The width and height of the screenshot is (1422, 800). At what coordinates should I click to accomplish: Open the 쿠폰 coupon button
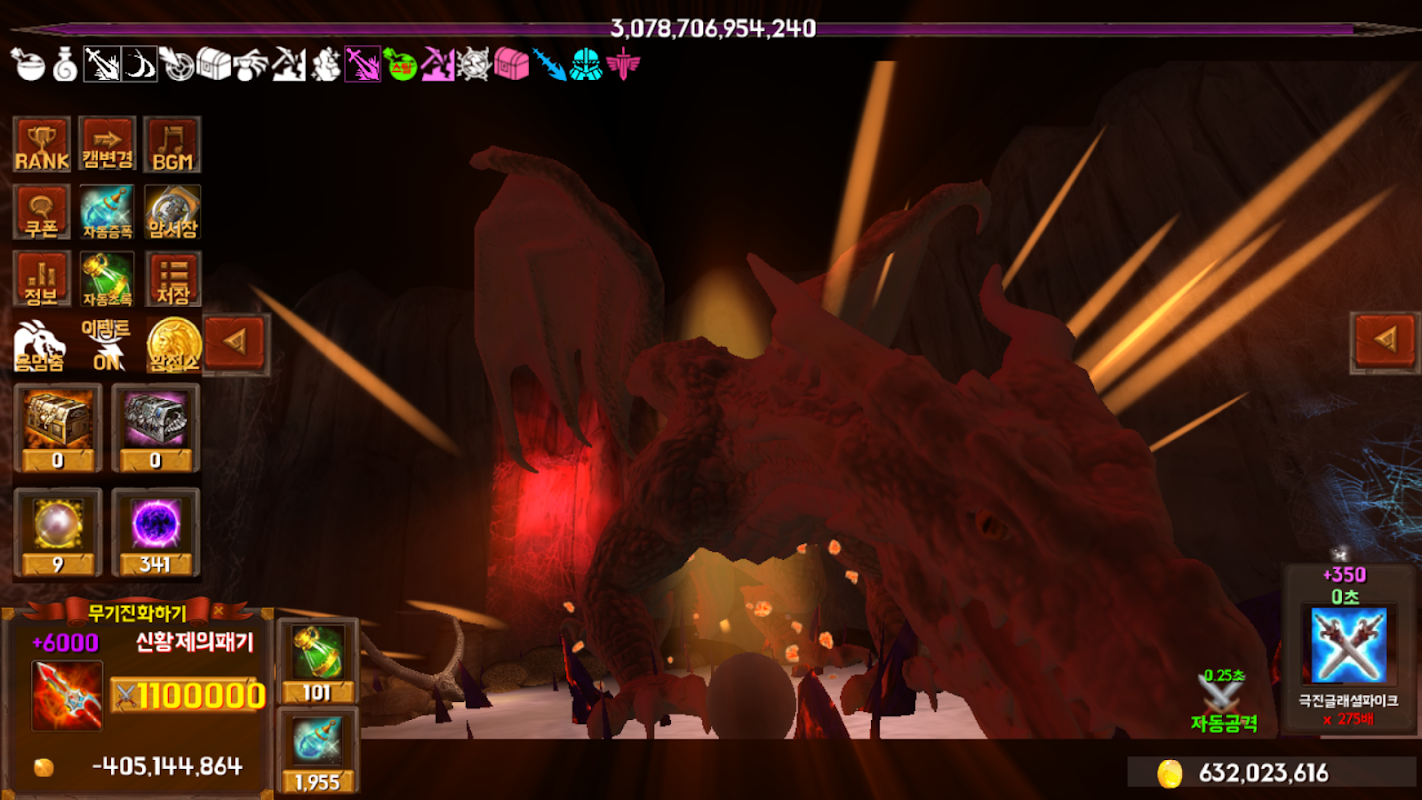(x=42, y=212)
